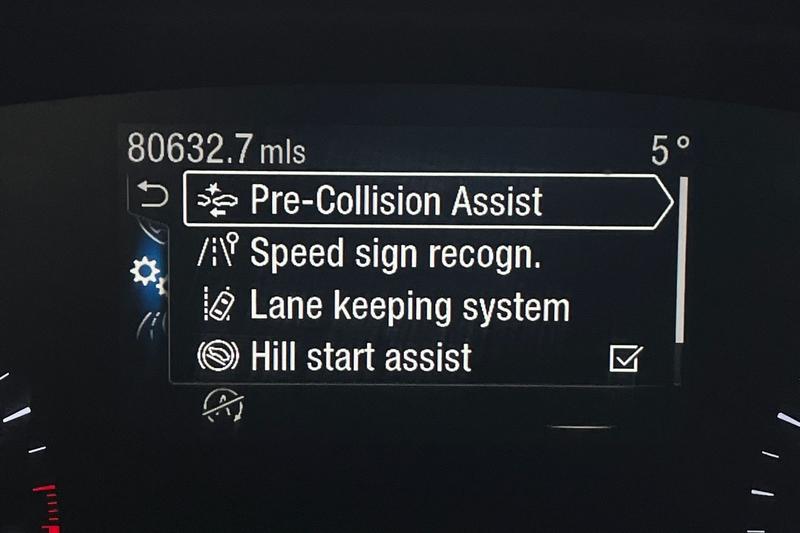This screenshot has width=800, height=533.
Task: Click the menu's vertical scrollbar
Action: [x=682, y=260]
